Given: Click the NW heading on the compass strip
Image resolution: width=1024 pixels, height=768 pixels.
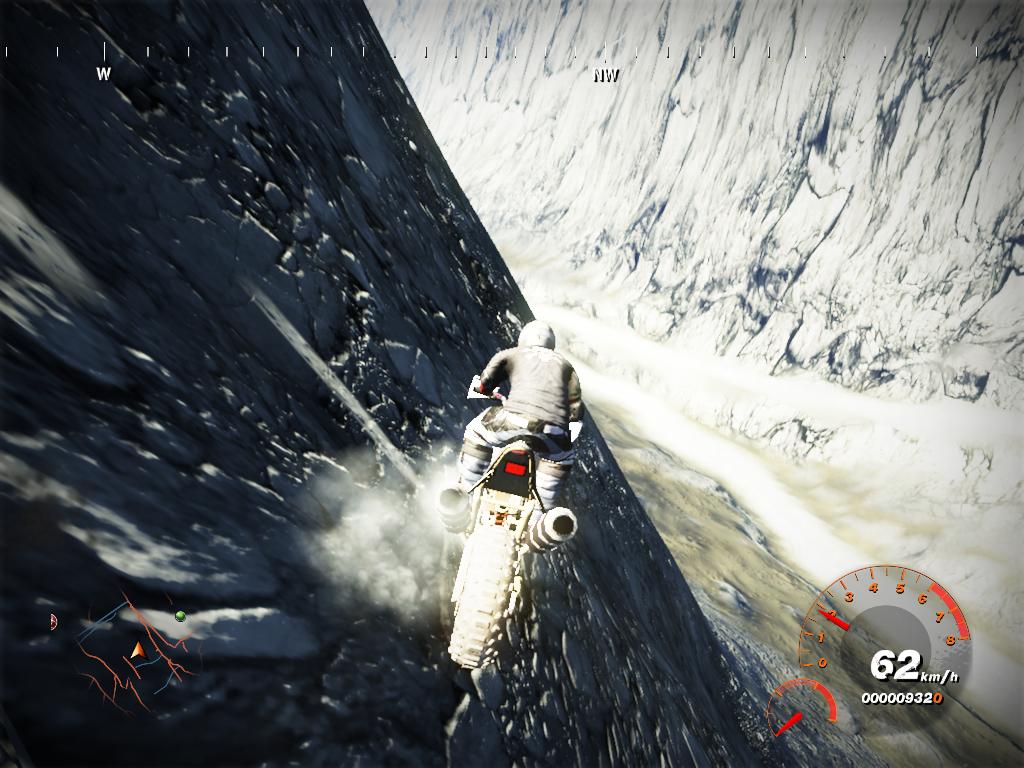Looking at the screenshot, I should 606,75.
